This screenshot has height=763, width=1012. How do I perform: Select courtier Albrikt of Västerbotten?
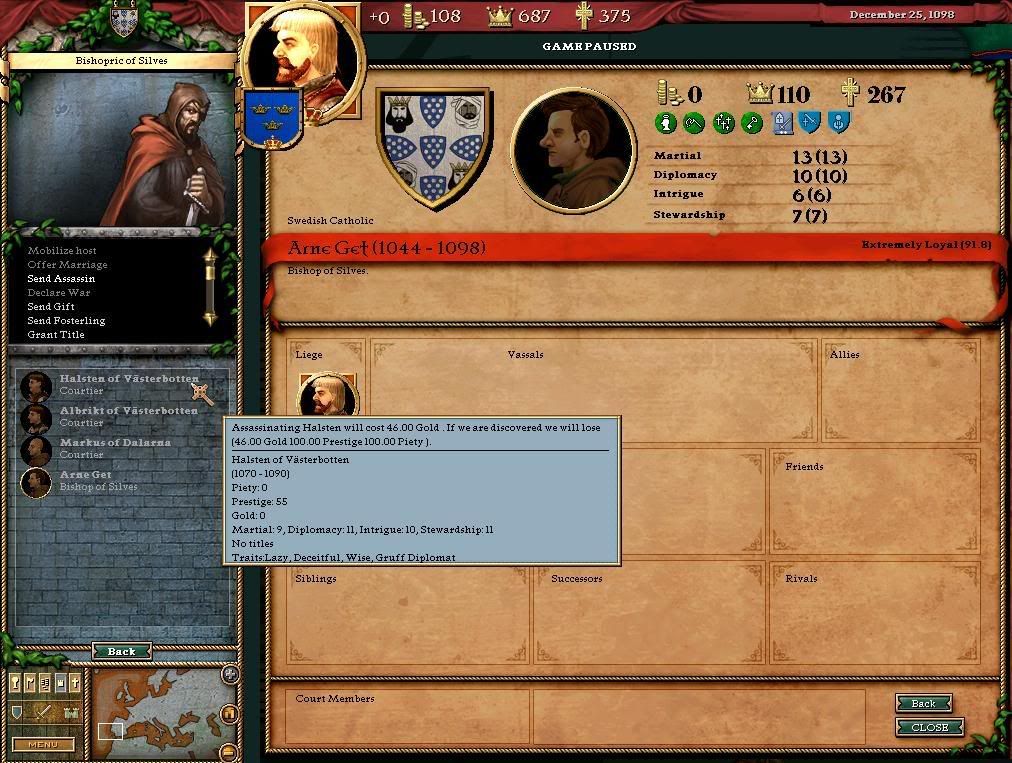[128, 411]
